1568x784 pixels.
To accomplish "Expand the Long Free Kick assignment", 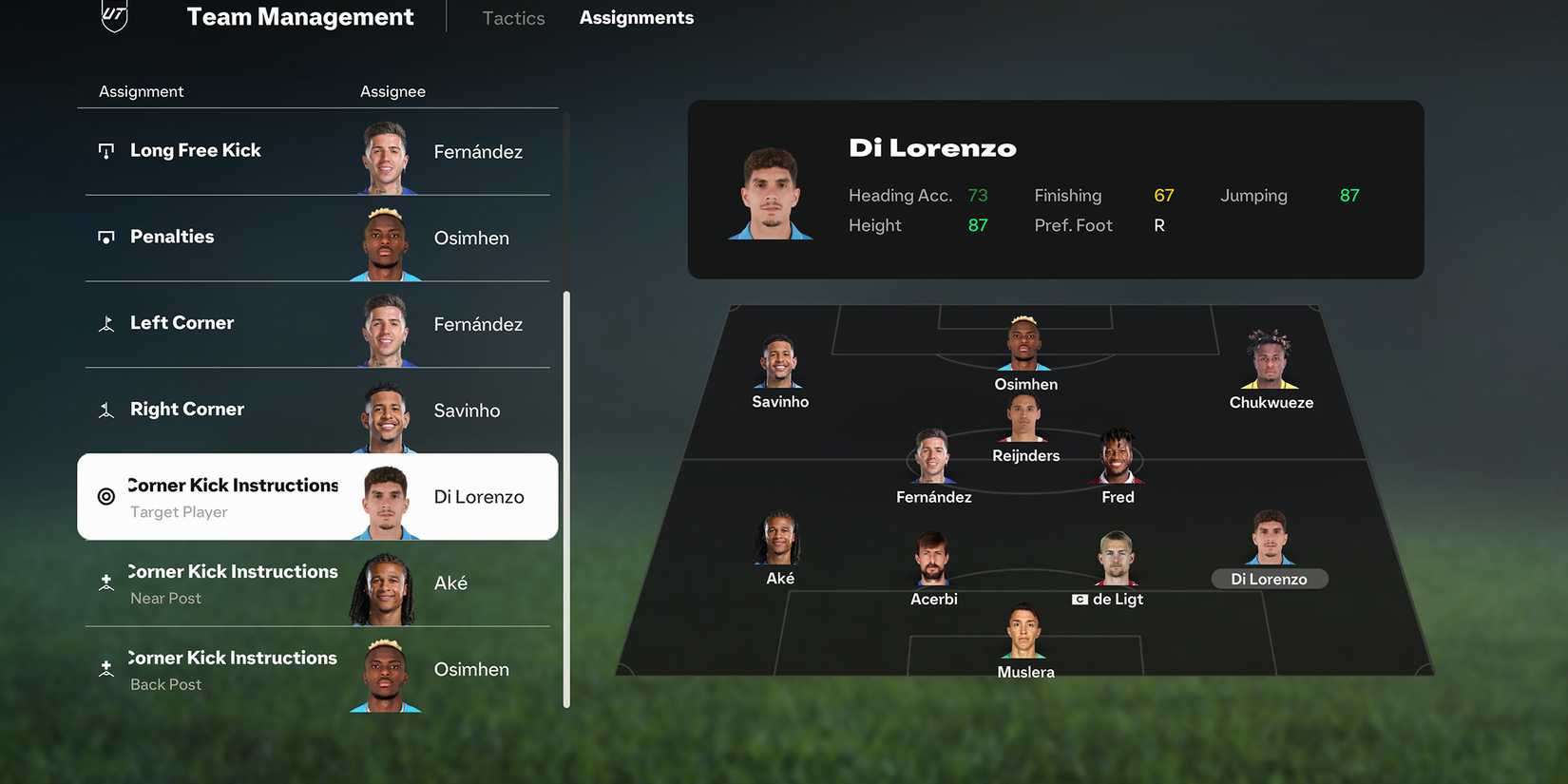I will pos(317,150).
